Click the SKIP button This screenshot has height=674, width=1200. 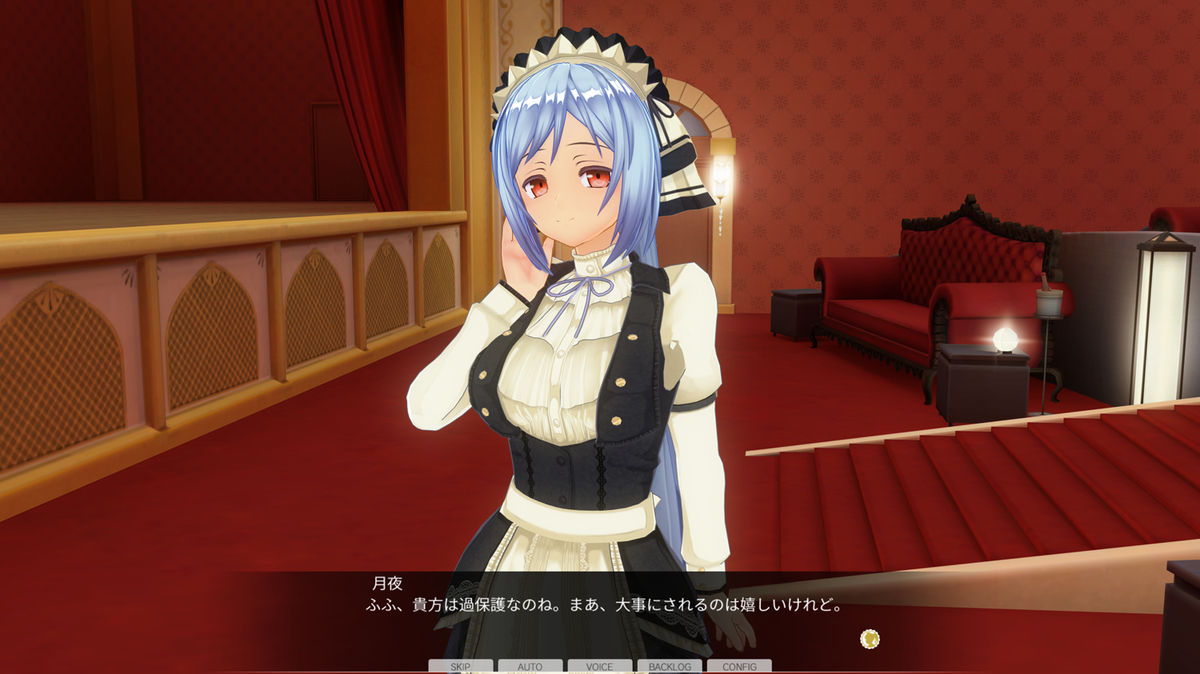point(461,666)
